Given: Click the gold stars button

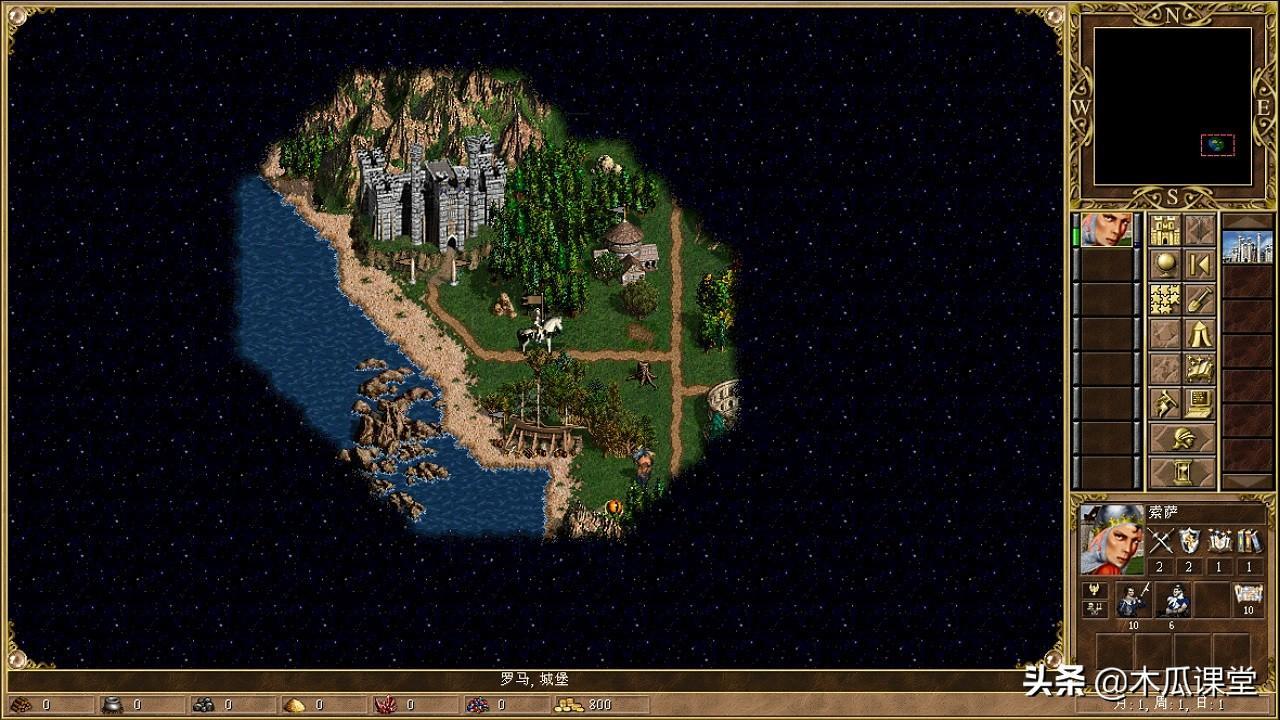Looking at the screenshot, I should 1164,299.
